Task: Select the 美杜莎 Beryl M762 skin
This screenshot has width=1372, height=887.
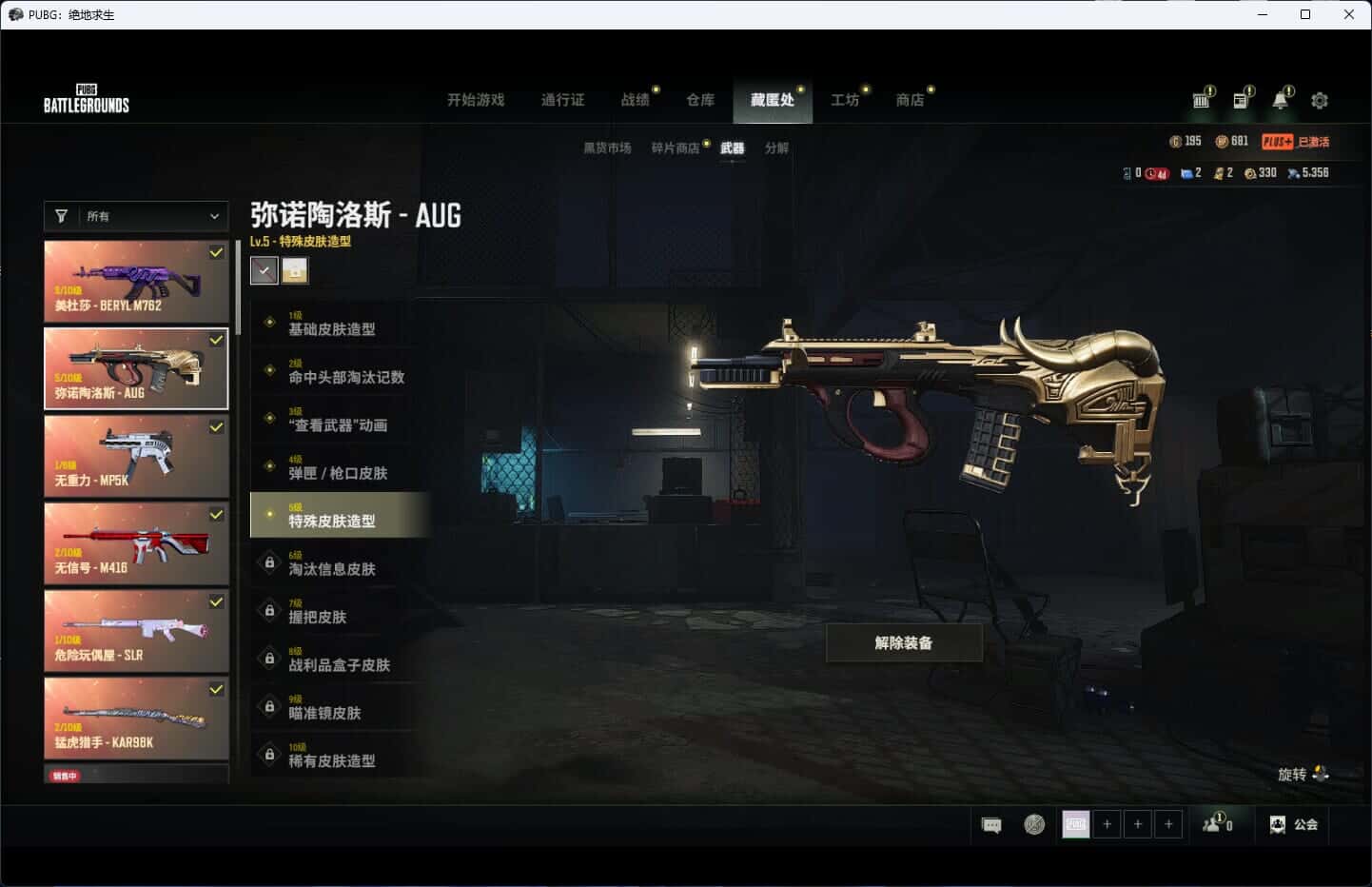Action: (136, 281)
